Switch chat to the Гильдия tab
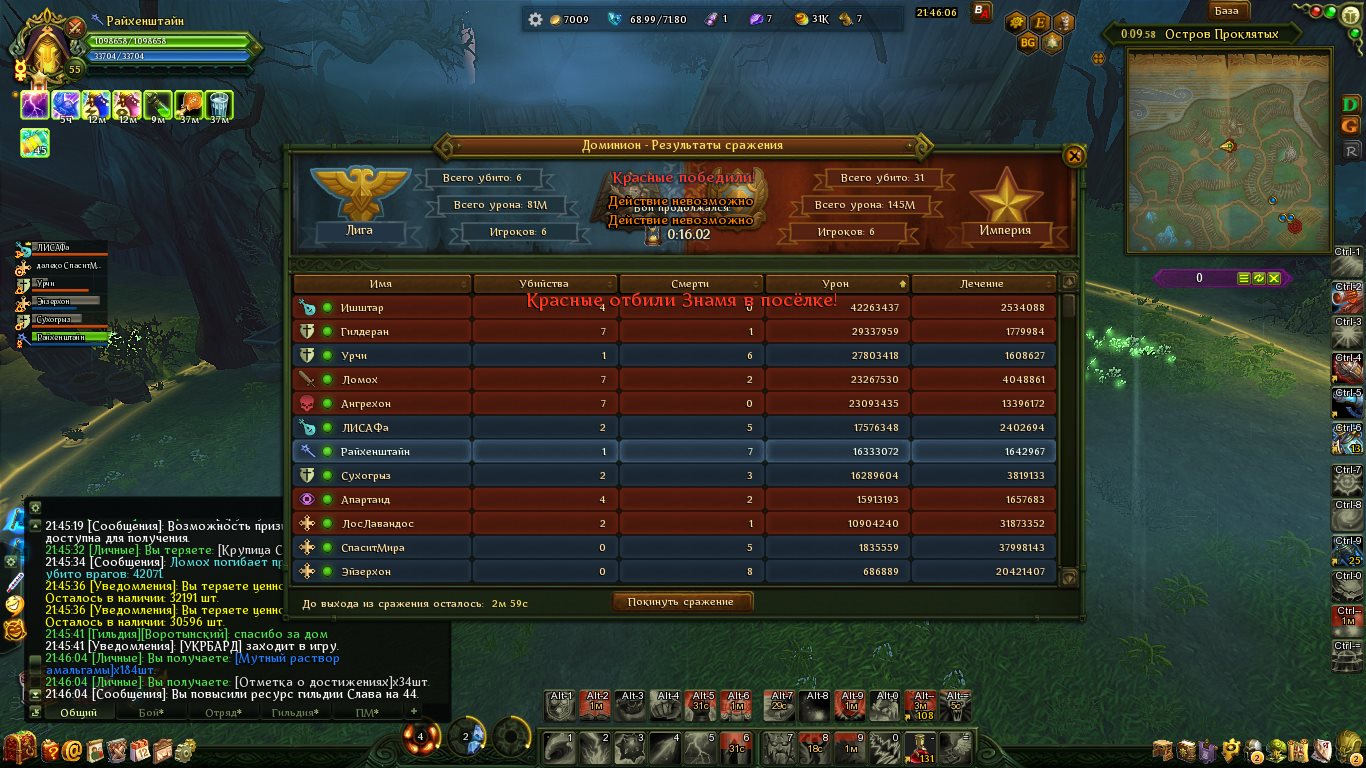The width and height of the screenshot is (1366, 768). click(295, 713)
